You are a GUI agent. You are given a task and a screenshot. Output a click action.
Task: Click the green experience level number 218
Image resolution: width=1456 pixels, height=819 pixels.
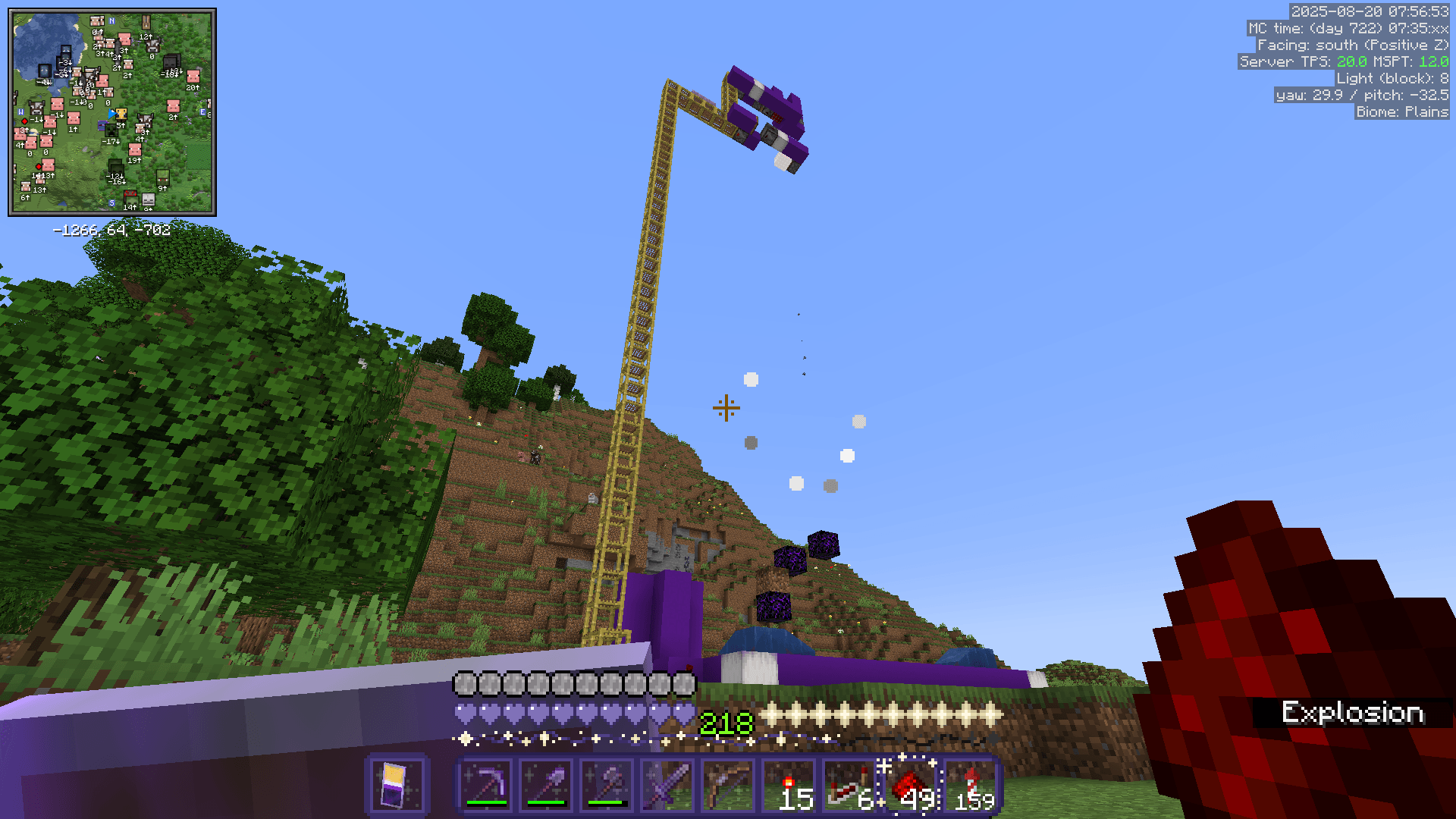coord(724,723)
